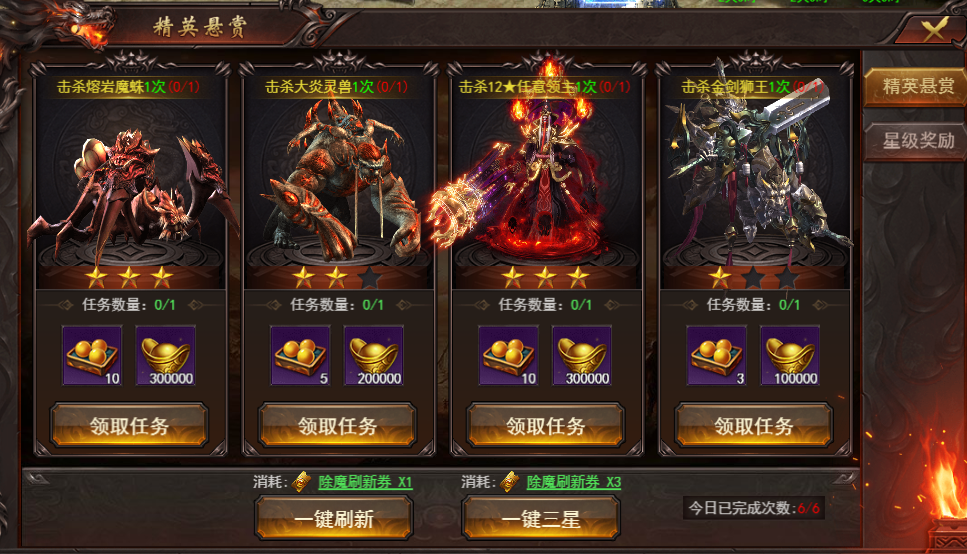Open the 除魔刷新券 X1 link
This screenshot has height=554, width=967.
click(365, 482)
